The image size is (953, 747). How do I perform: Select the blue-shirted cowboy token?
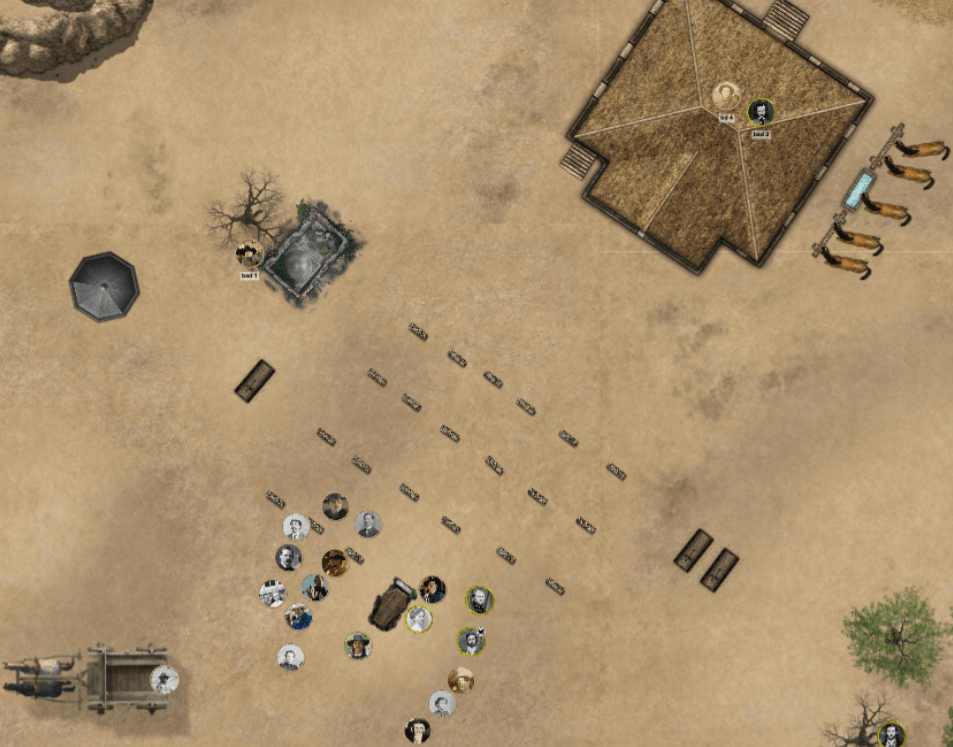point(299,616)
